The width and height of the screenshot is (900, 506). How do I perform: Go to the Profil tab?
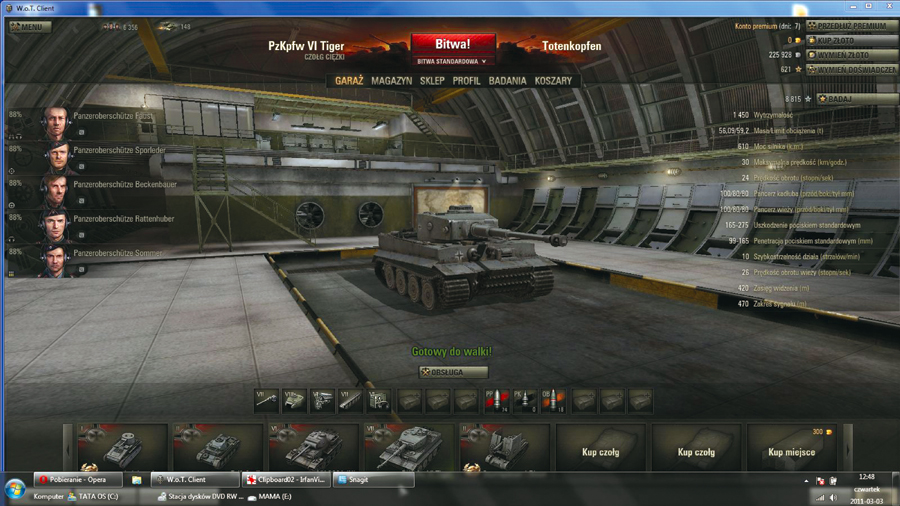466,81
